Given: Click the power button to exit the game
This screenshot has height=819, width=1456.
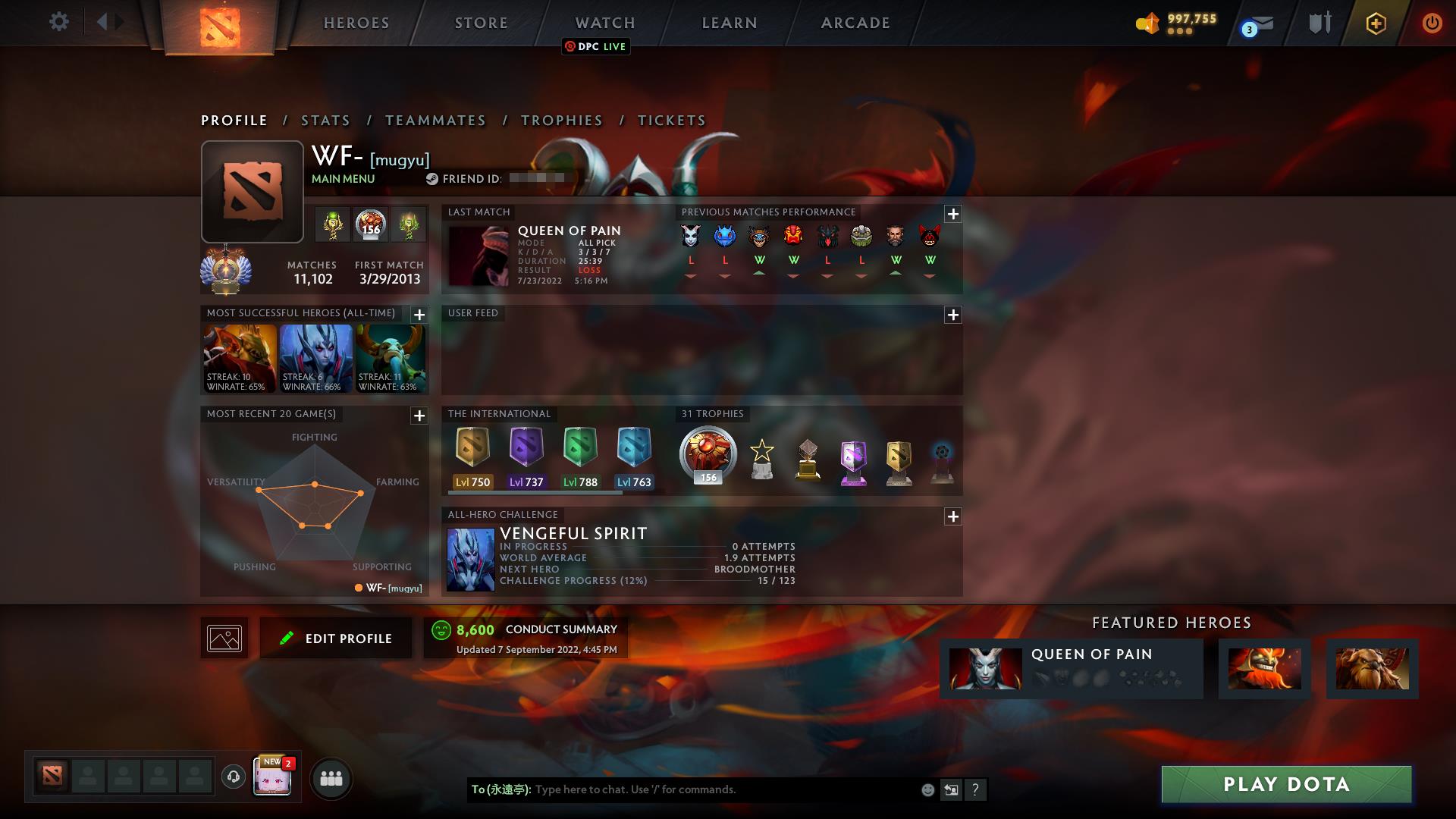Looking at the screenshot, I should point(1432,23).
